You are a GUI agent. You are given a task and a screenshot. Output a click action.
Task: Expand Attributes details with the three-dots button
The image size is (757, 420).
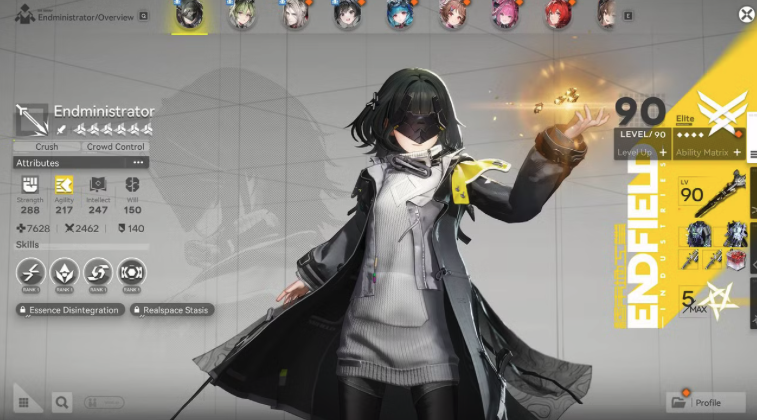click(x=139, y=162)
